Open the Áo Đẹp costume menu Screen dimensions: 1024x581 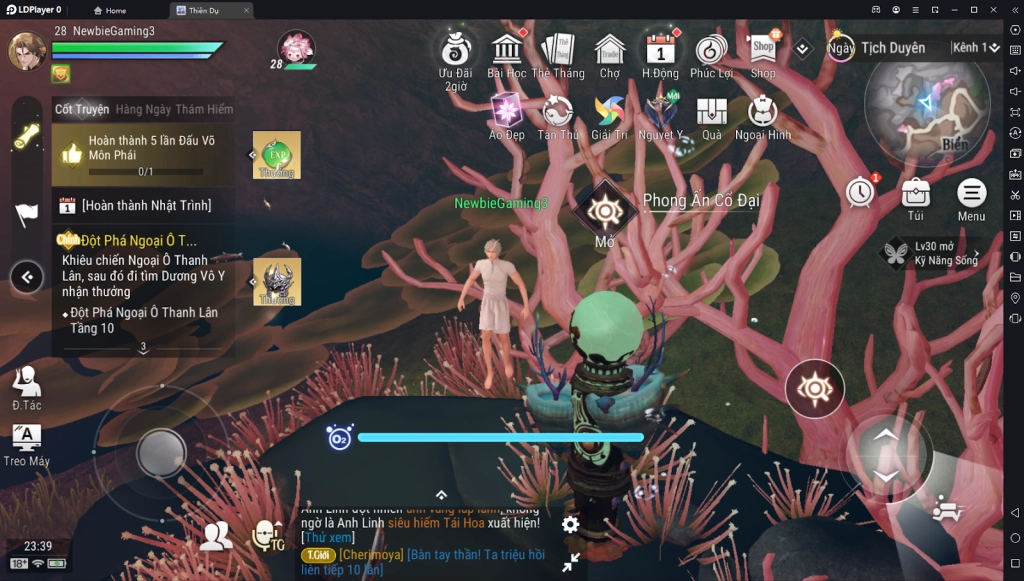pyautogui.click(x=506, y=112)
